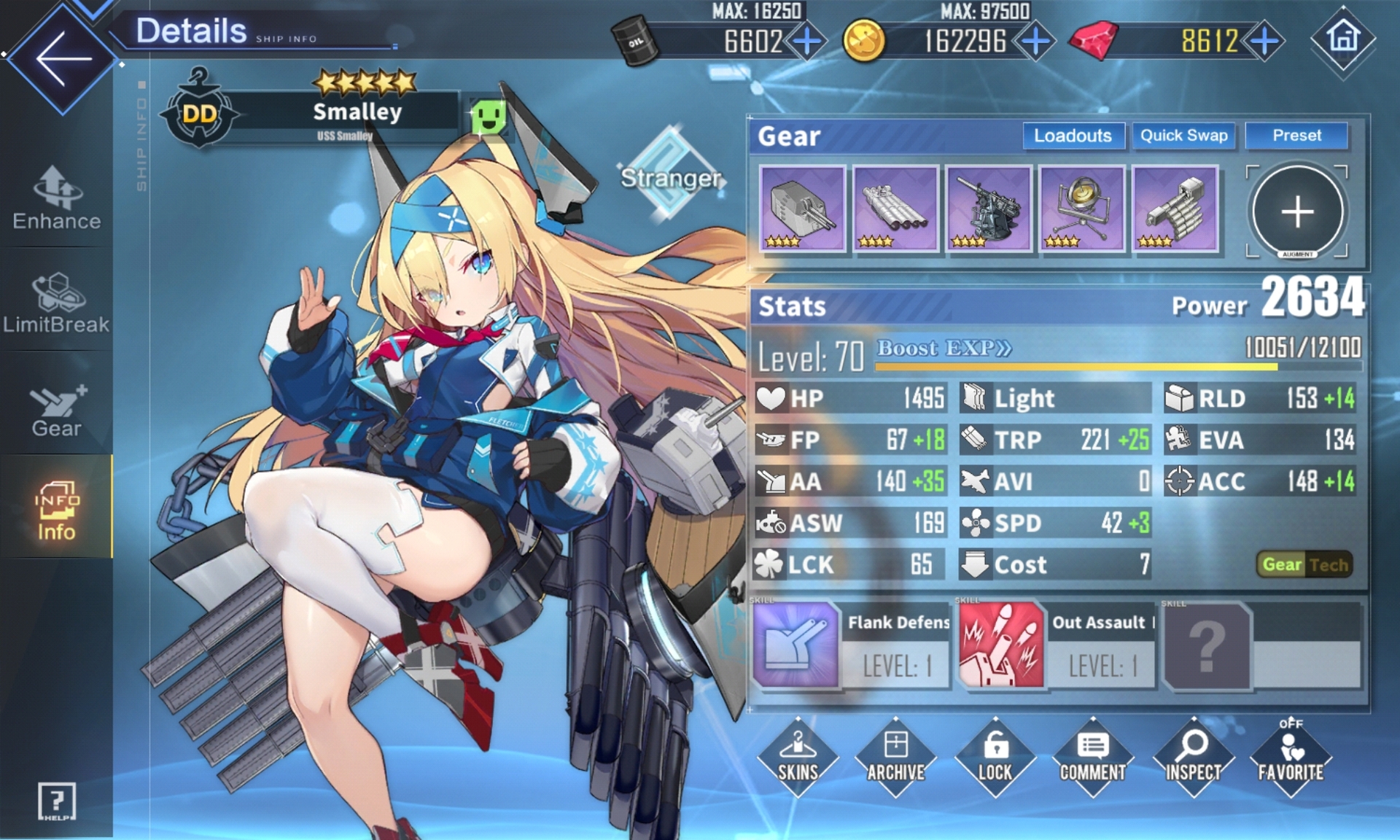Go back with the arrow button
This screenshot has height=840, width=1400.
pyautogui.click(x=63, y=58)
